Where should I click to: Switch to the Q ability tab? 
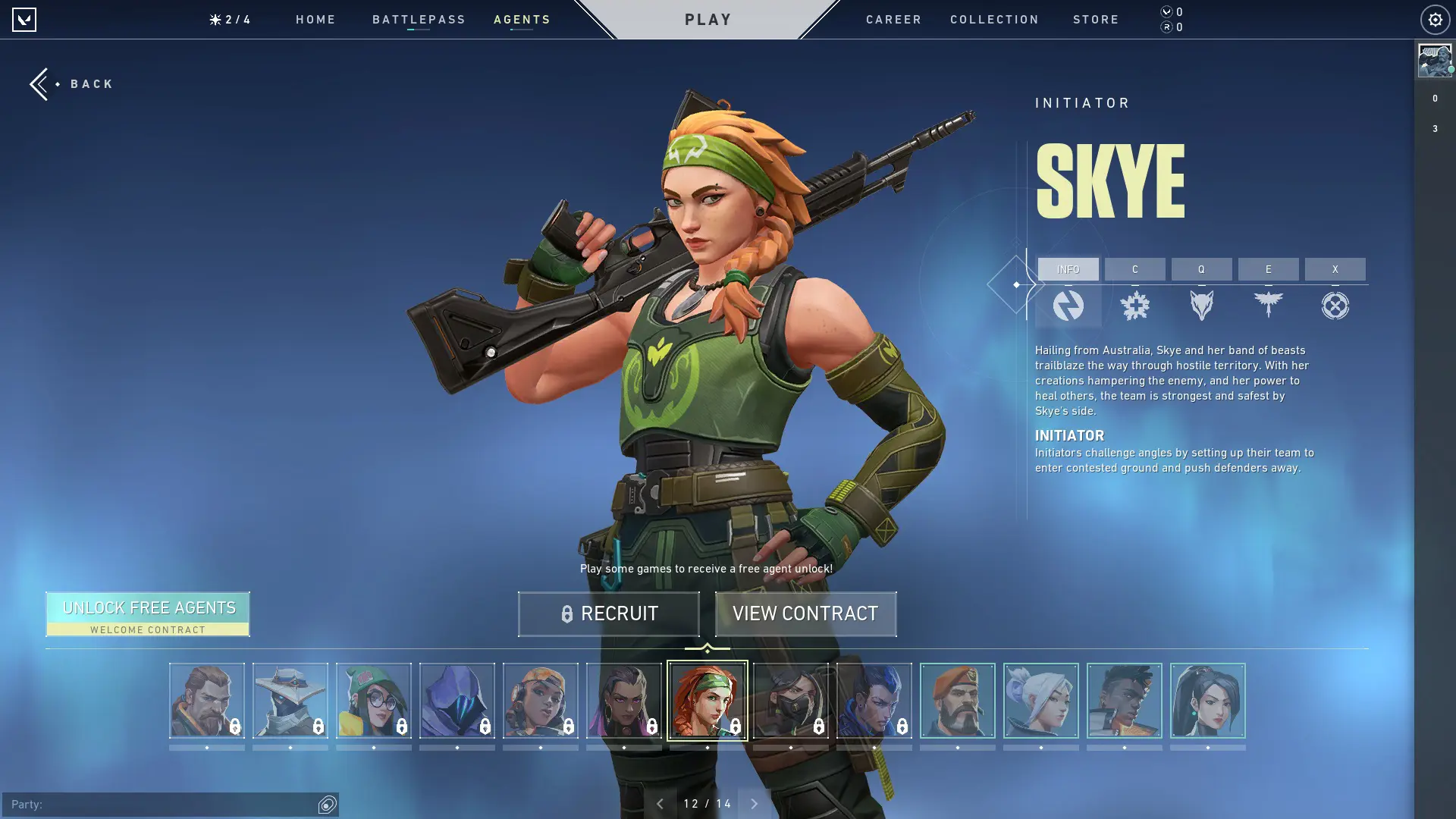pyautogui.click(x=1202, y=269)
